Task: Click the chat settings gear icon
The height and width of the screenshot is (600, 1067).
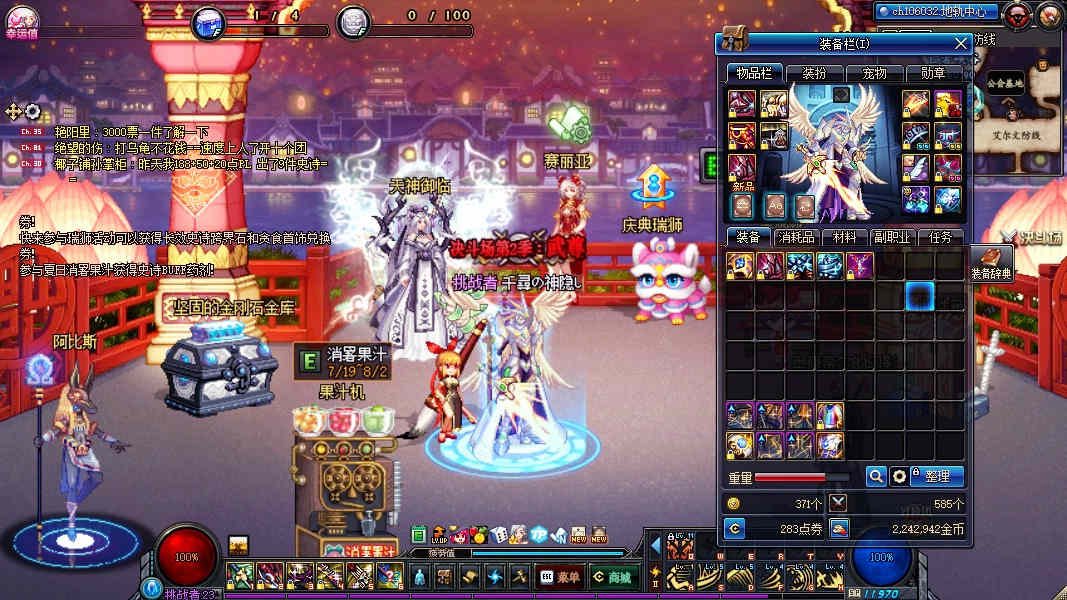Action: tap(32, 111)
